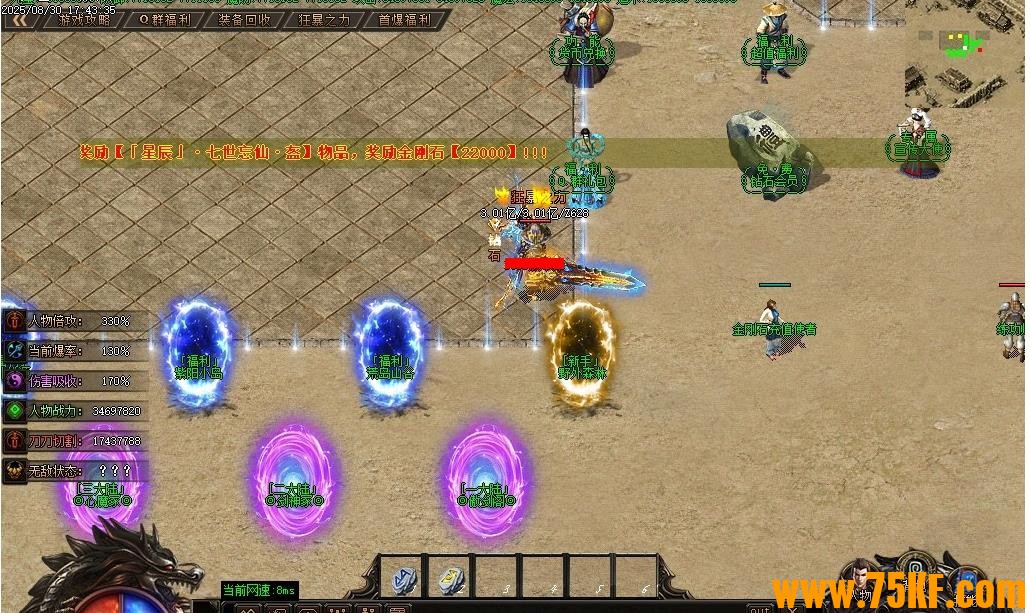This screenshot has width=1030, height=613.
Task: Use the yellow rune stone in hotbar slot 2
Action: click(x=451, y=580)
